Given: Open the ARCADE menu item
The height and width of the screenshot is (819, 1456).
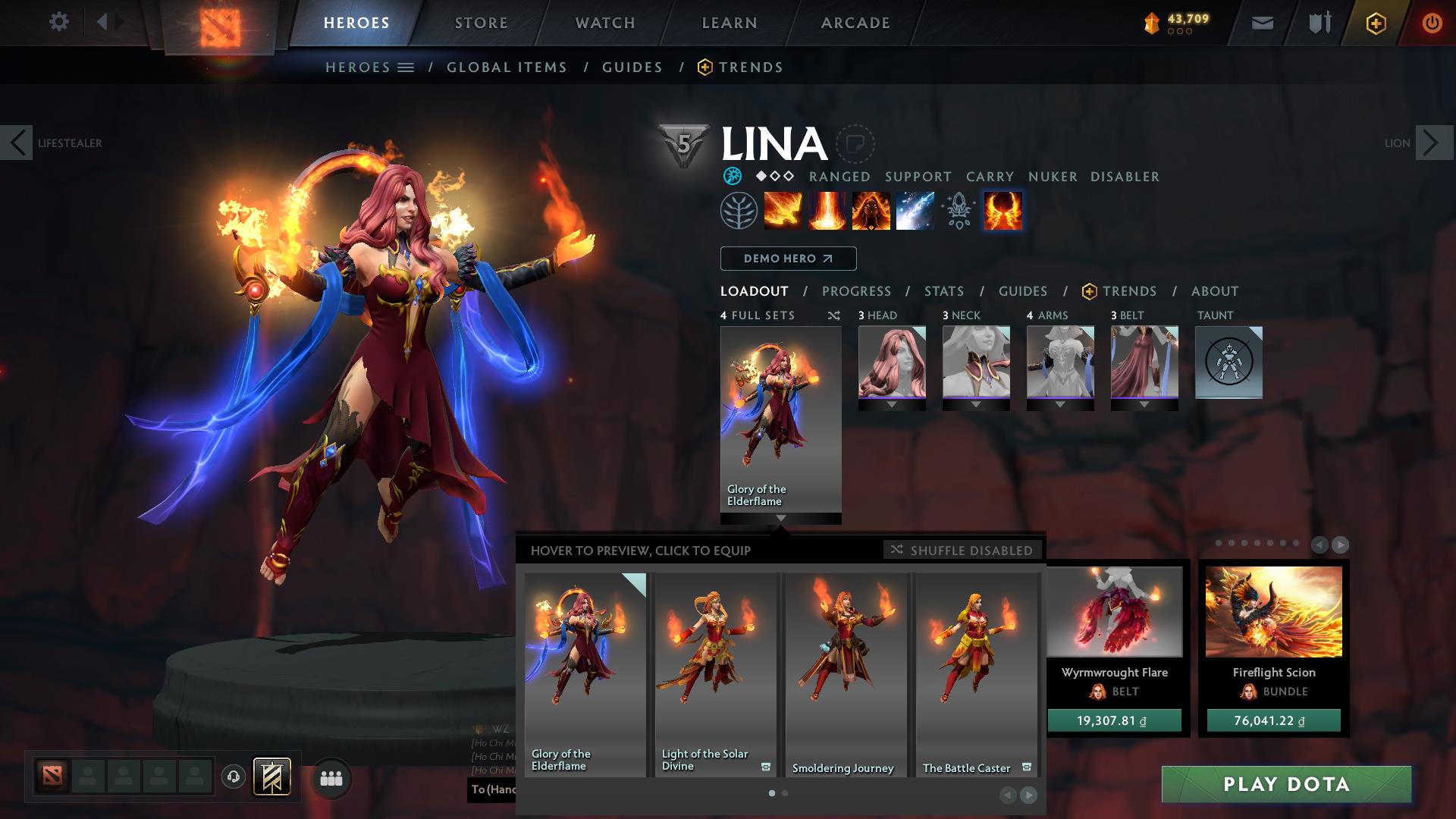Looking at the screenshot, I should pos(855,22).
